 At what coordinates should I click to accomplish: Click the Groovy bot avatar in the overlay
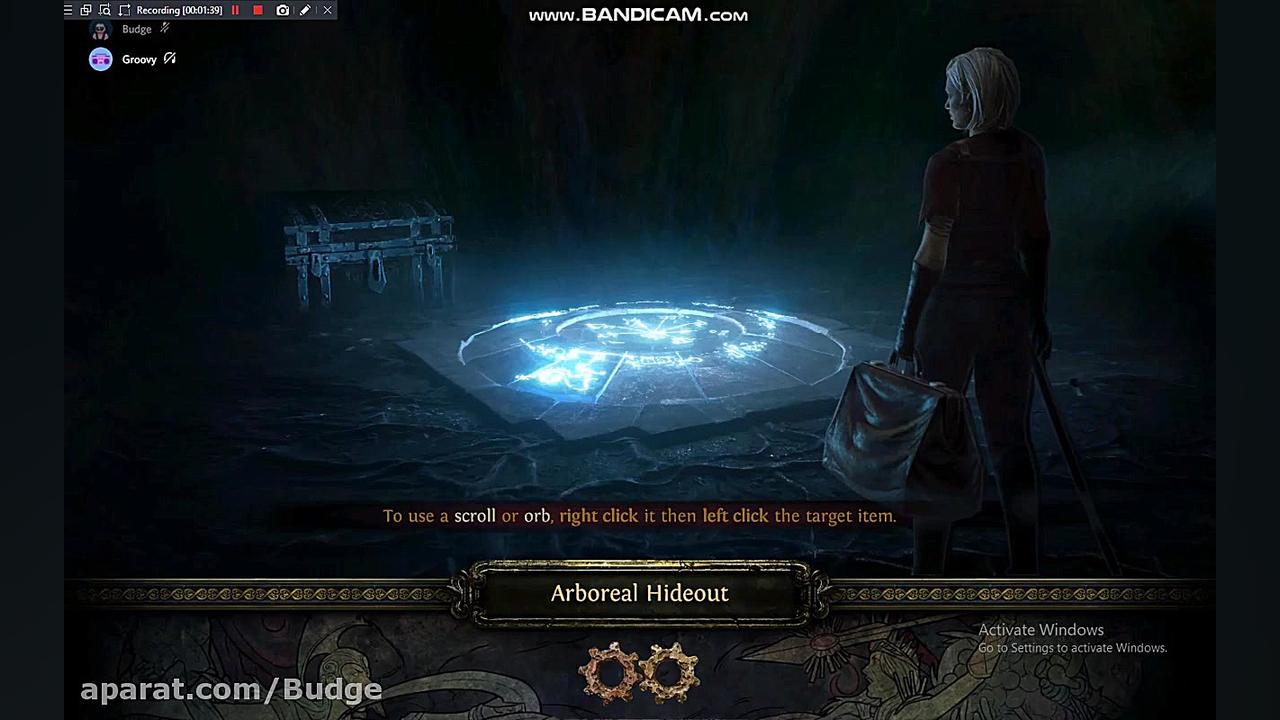(100, 59)
